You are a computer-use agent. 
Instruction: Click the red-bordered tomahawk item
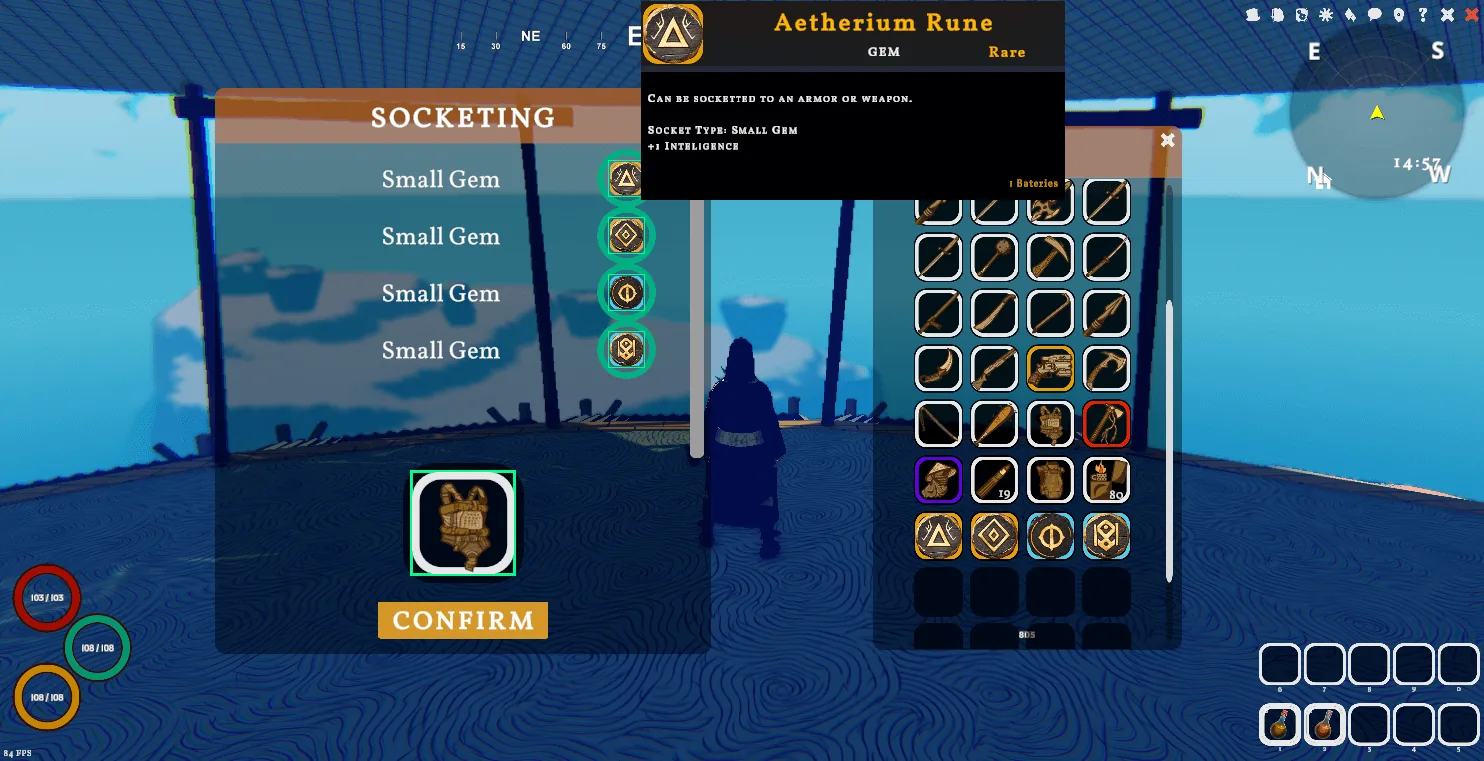pos(1106,424)
